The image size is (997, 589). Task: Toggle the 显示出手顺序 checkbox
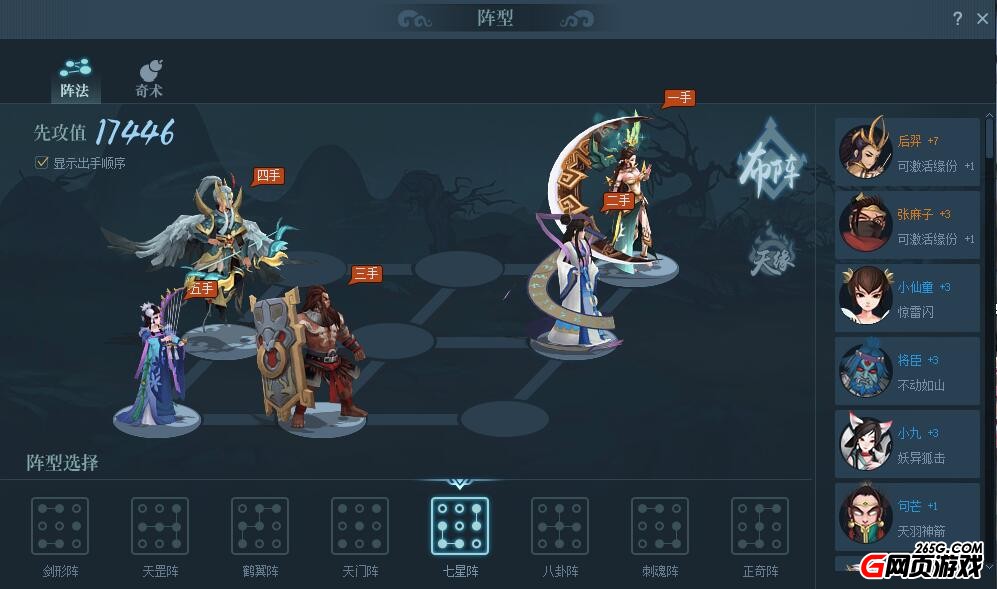(x=42, y=162)
